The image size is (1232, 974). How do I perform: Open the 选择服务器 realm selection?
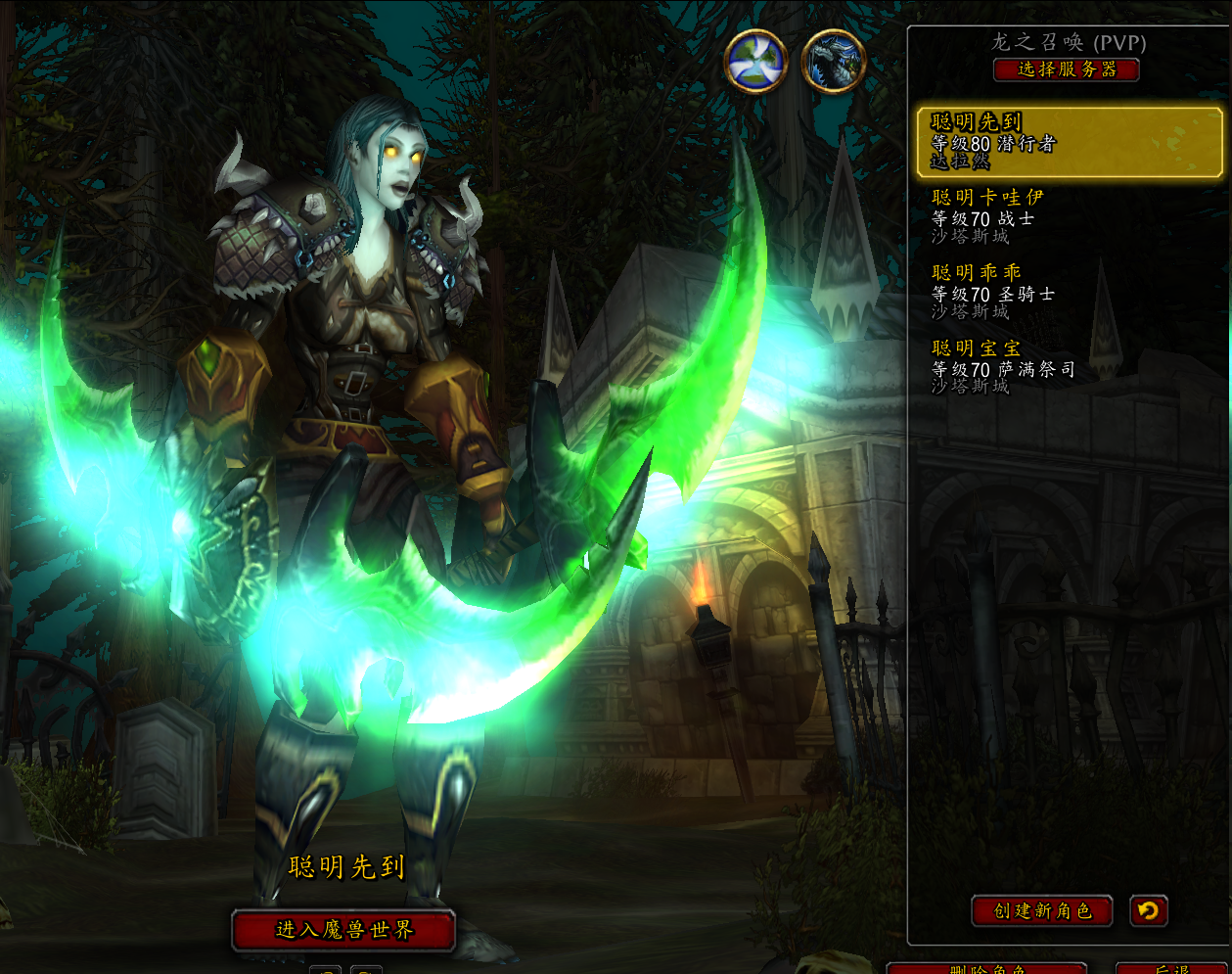1067,70
